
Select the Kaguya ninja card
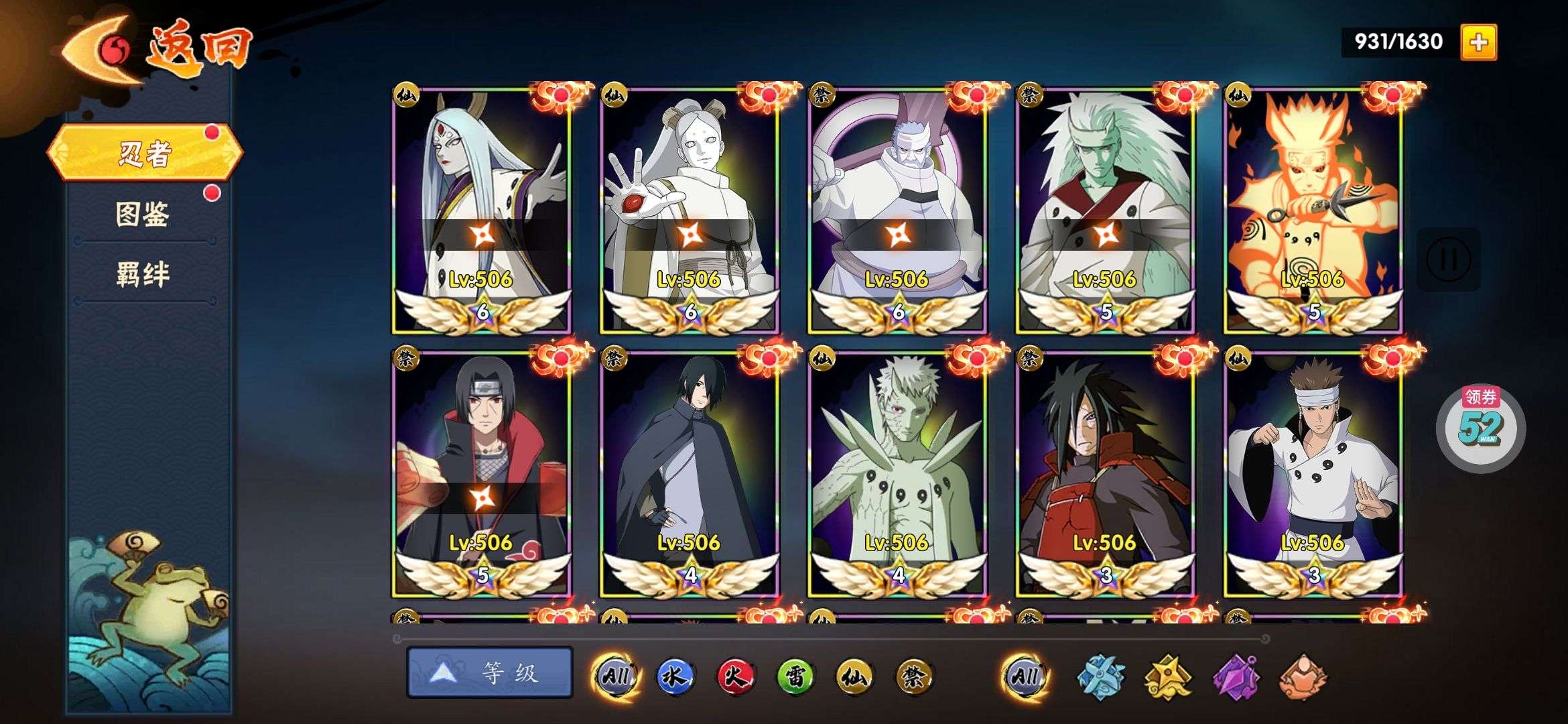481,209
